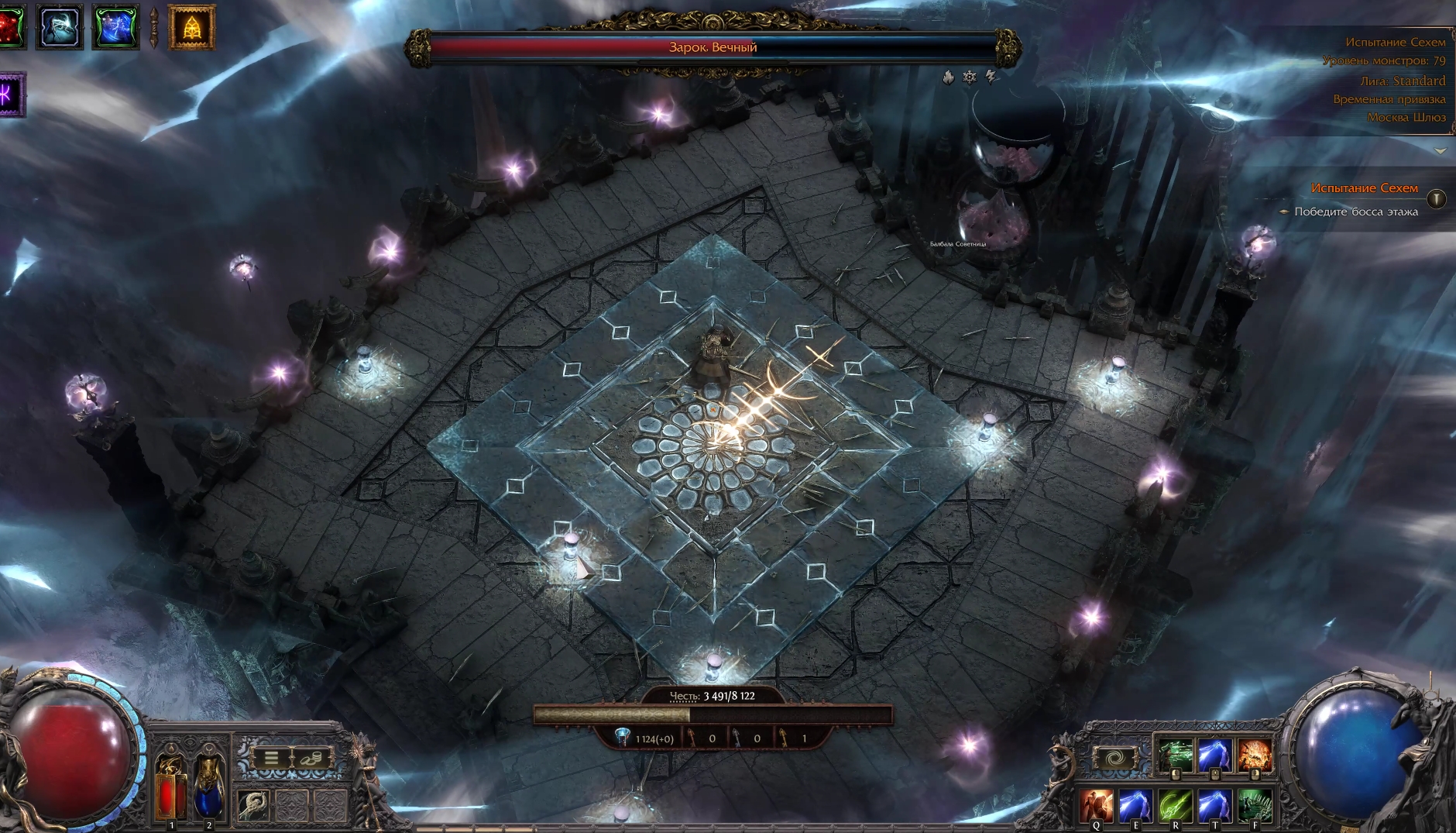
Task: Activate the fiery explosion skill
Action: [x=1254, y=756]
